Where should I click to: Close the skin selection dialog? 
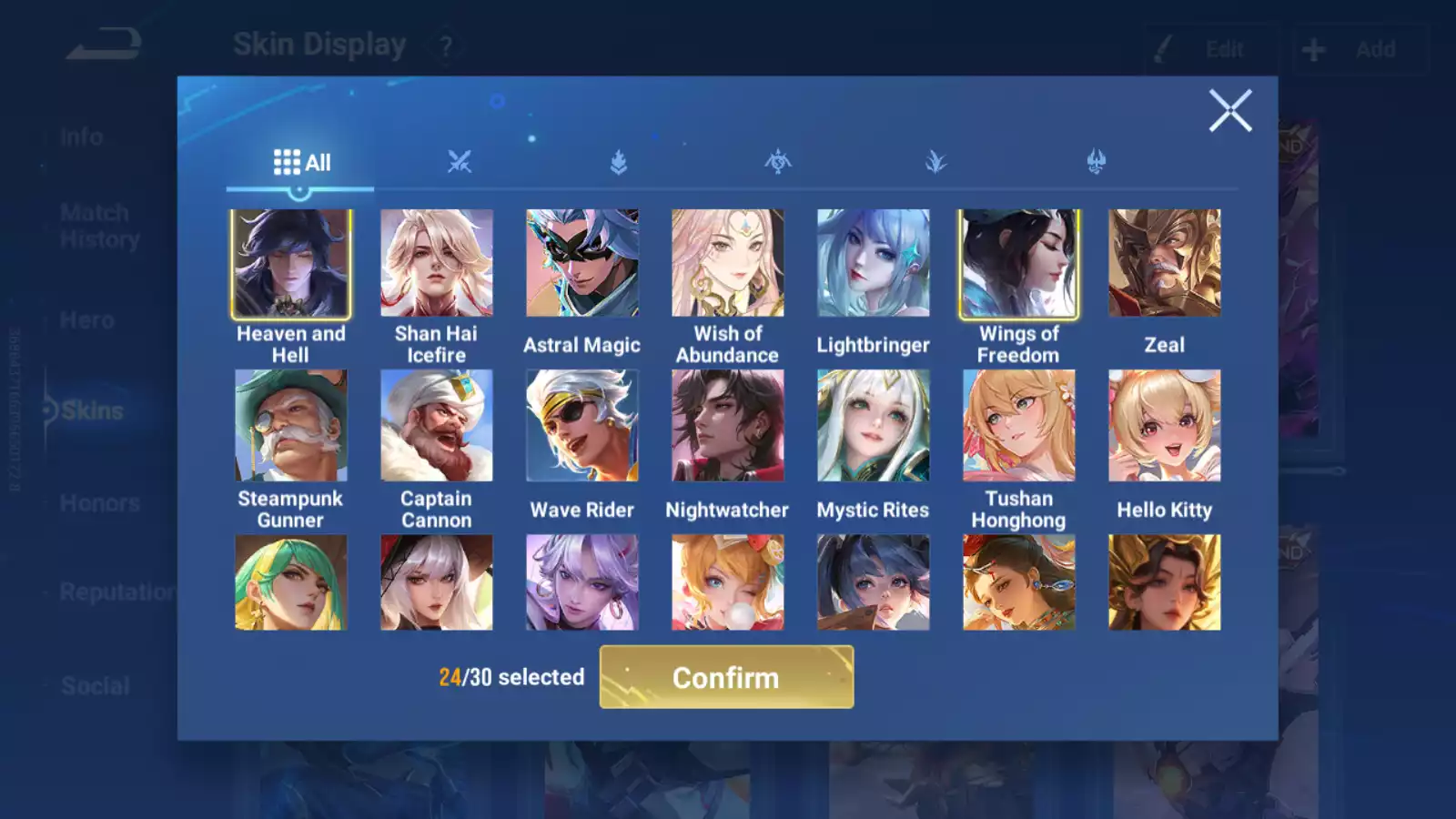tap(1230, 110)
